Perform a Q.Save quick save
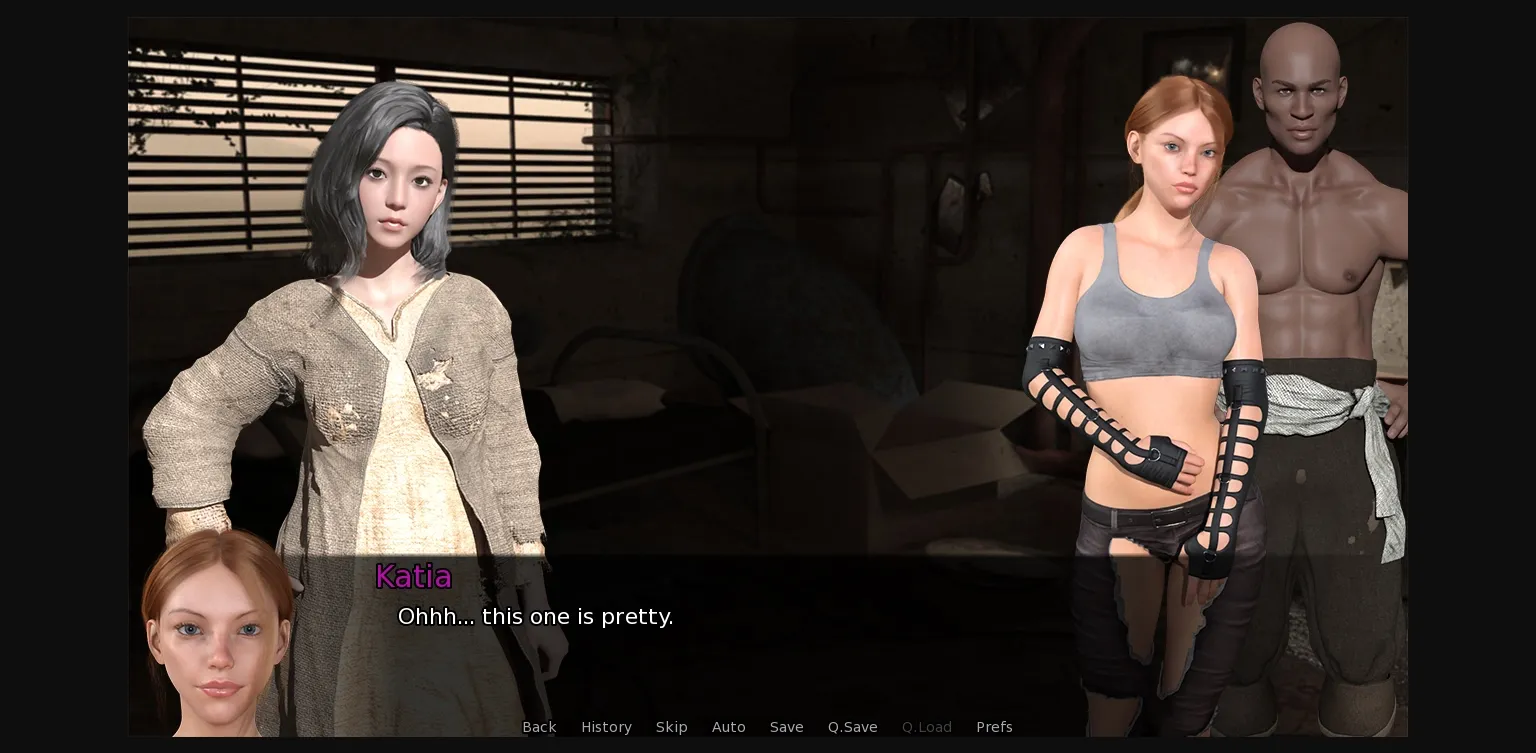 tap(852, 727)
